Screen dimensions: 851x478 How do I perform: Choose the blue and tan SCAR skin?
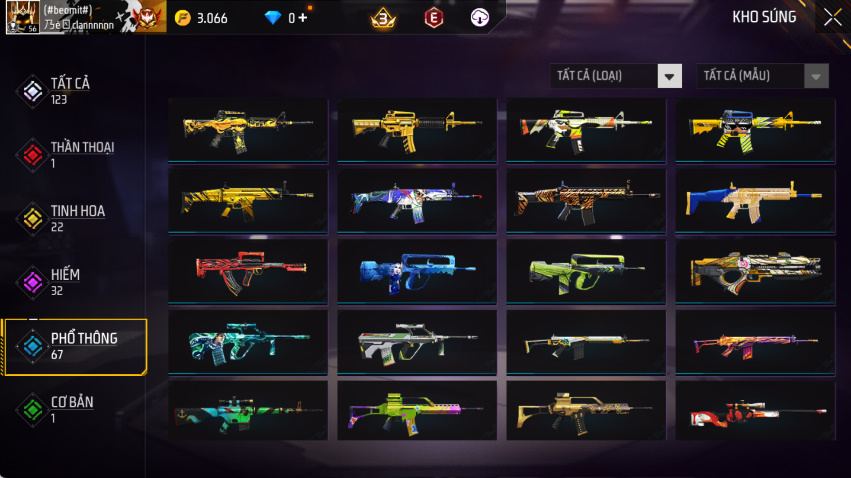(755, 200)
